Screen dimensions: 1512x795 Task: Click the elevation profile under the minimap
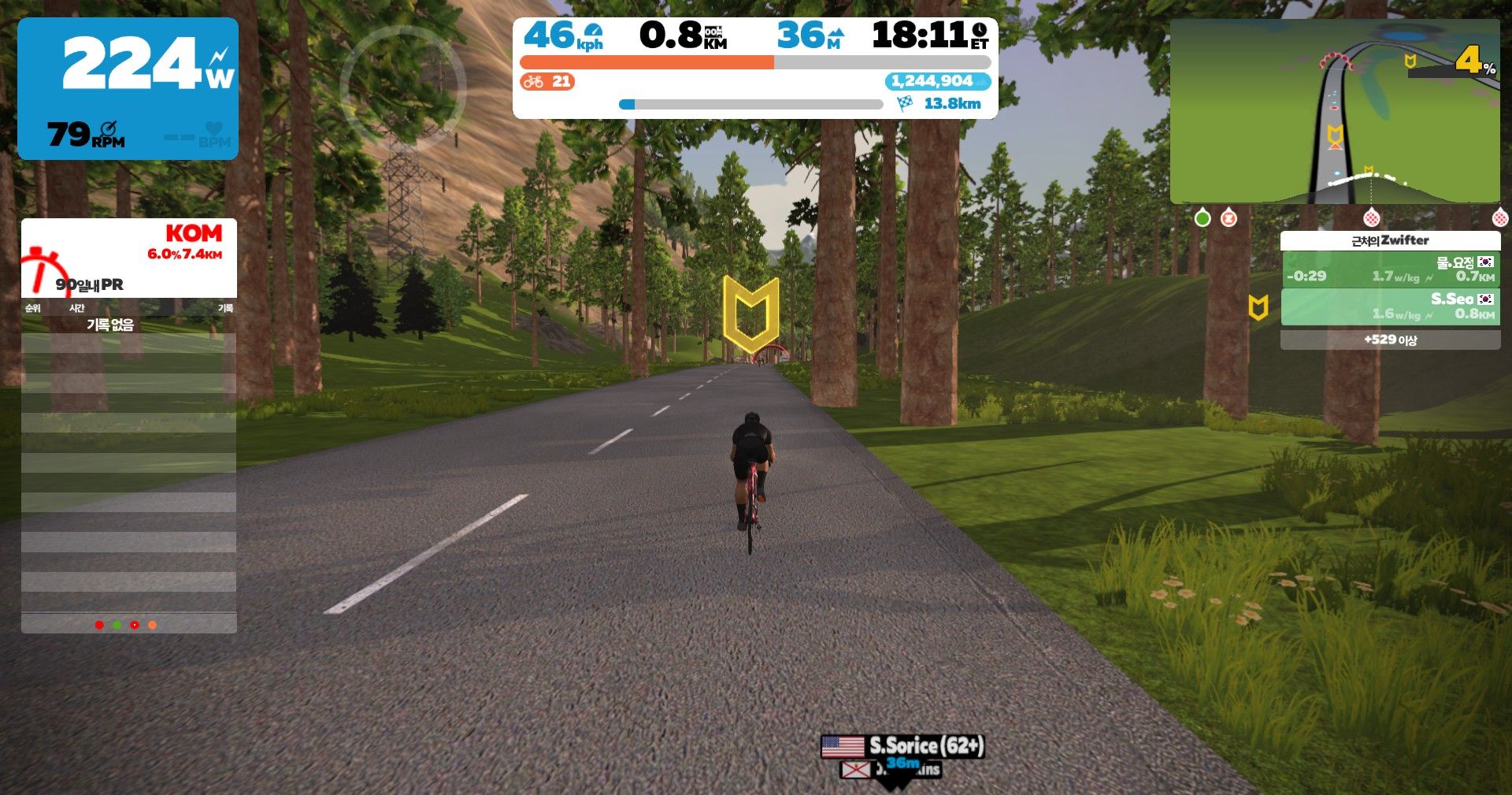pyautogui.click(x=1370, y=186)
